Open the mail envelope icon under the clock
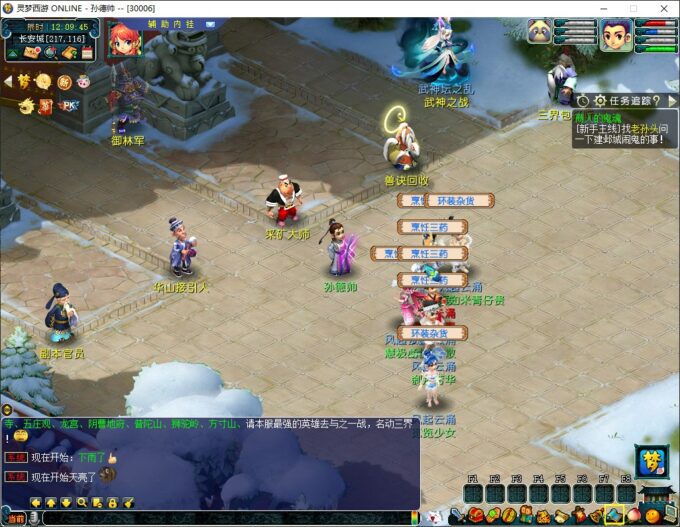680x527 pixels. 32,52
